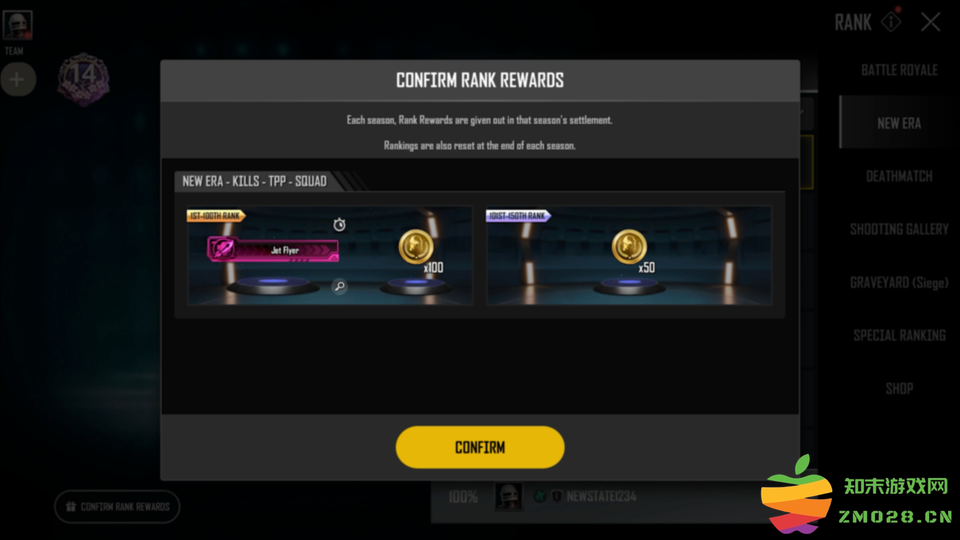Screen dimensions: 960x540
Task: Inspect Jet Flyer with magnifier icon
Action: pyautogui.click(x=340, y=287)
